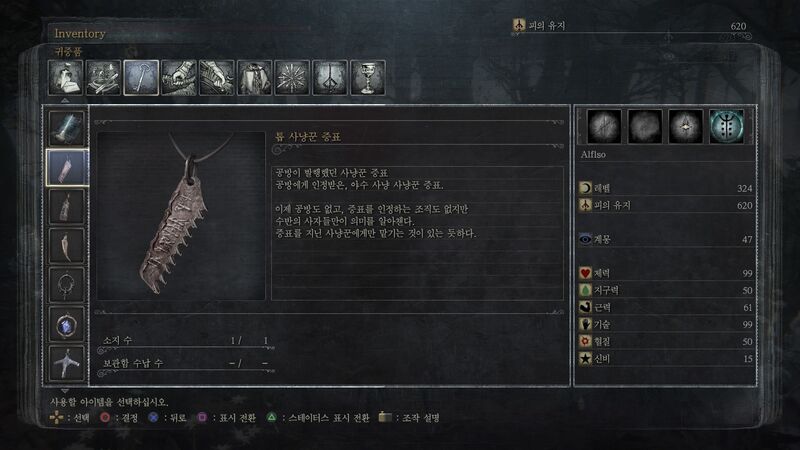
Task: Select the hand holding blade weapon tab
Action: pos(179,77)
